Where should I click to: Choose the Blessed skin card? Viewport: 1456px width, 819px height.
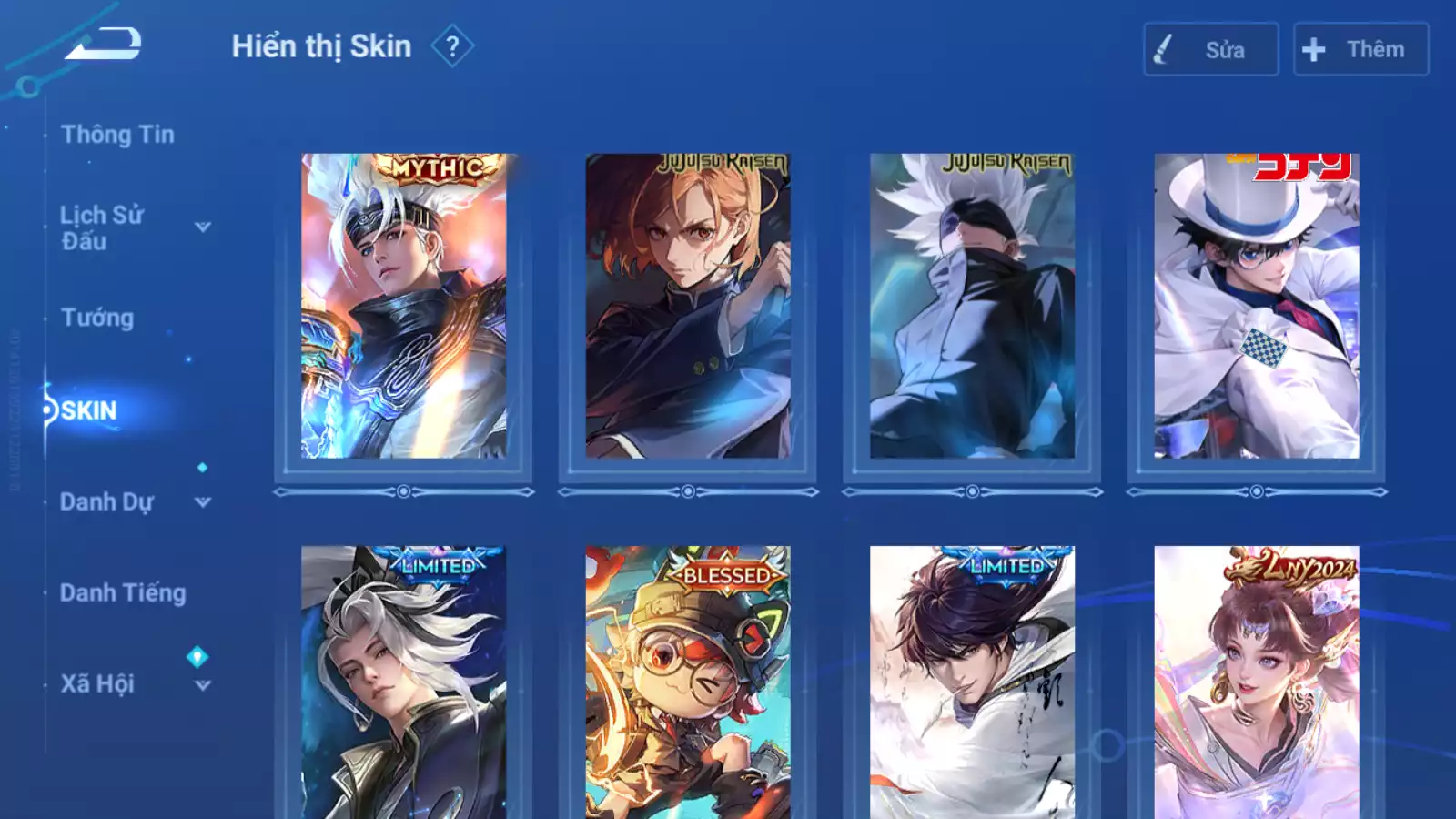tap(688, 682)
